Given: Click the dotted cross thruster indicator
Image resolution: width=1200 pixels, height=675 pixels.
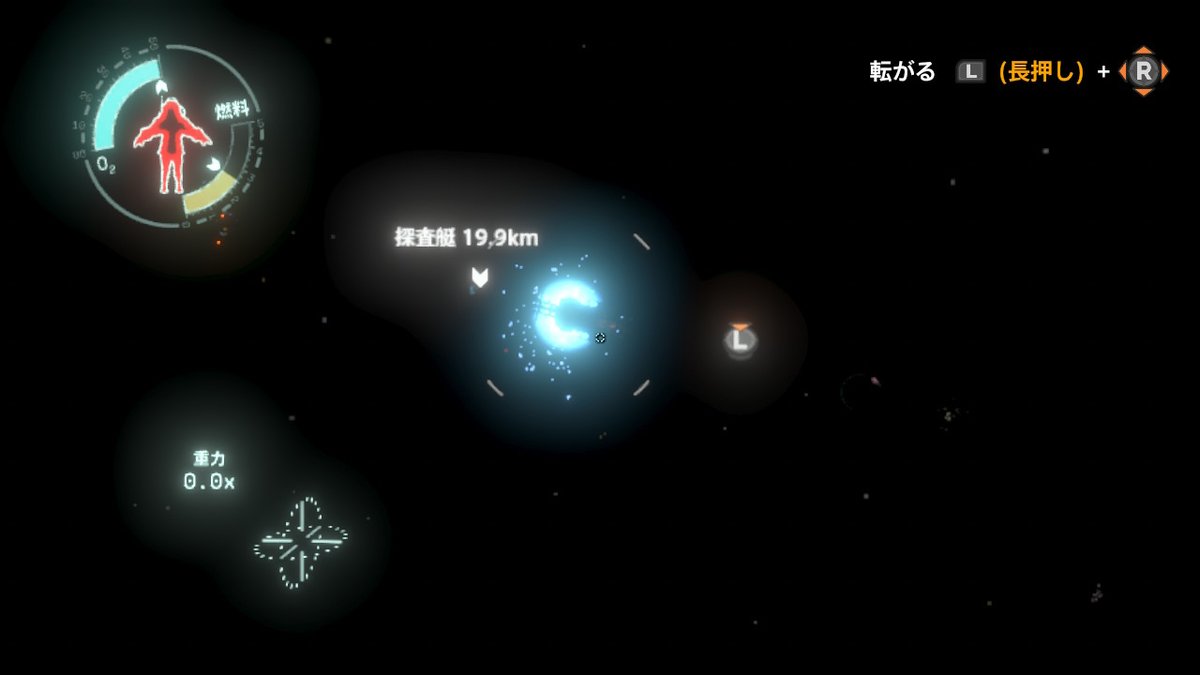Looking at the screenshot, I should 301,542.
